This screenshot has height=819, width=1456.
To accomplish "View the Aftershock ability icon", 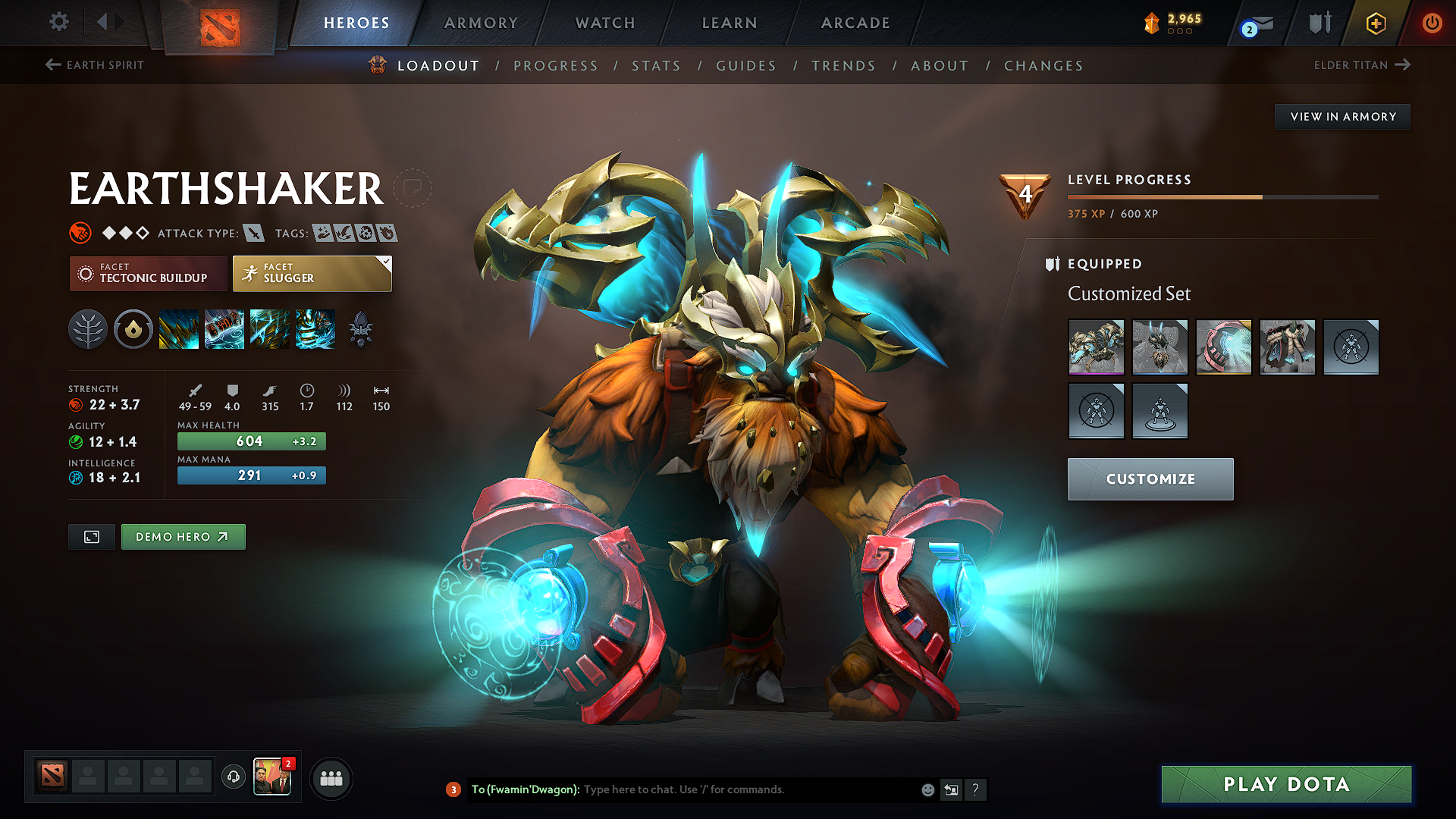I will [270, 329].
